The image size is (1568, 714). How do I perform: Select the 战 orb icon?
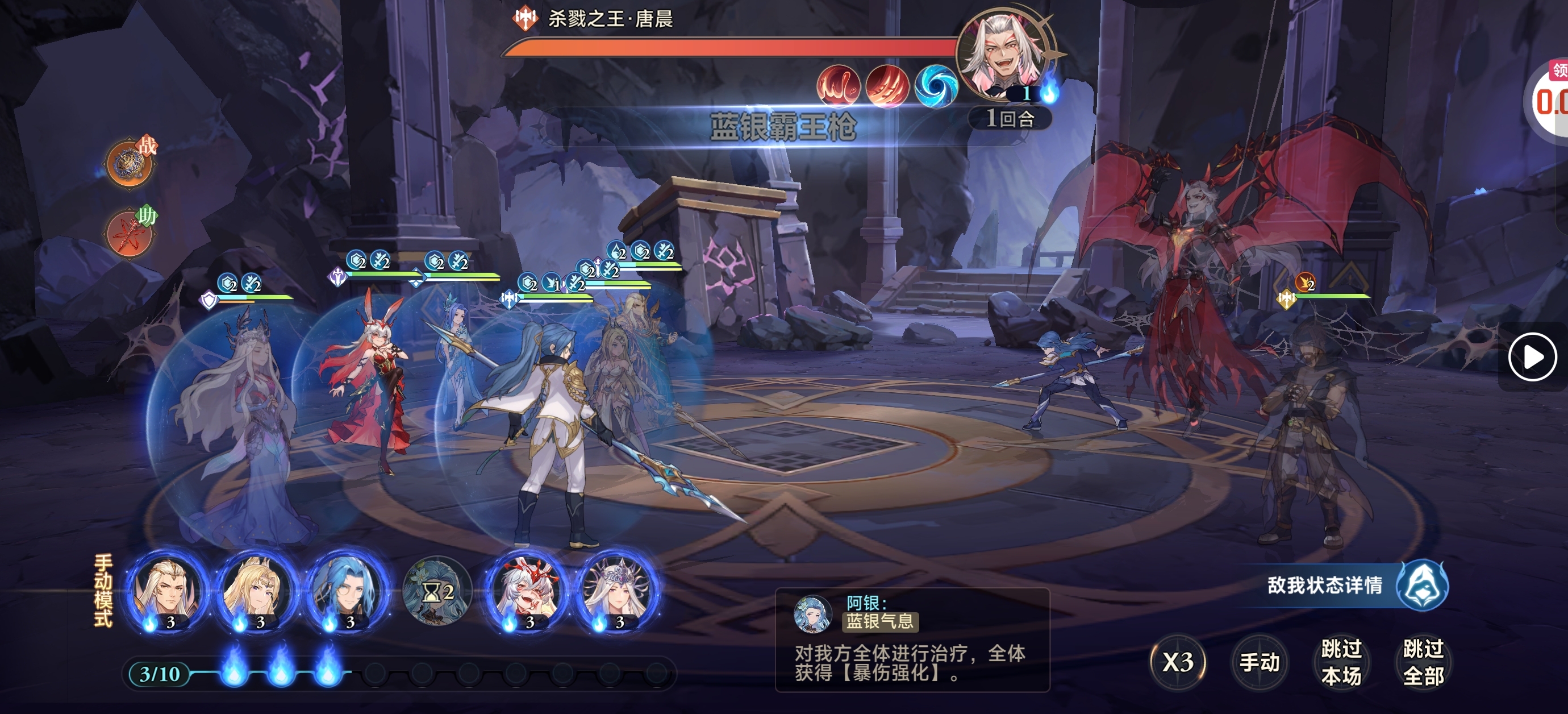pos(130,163)
